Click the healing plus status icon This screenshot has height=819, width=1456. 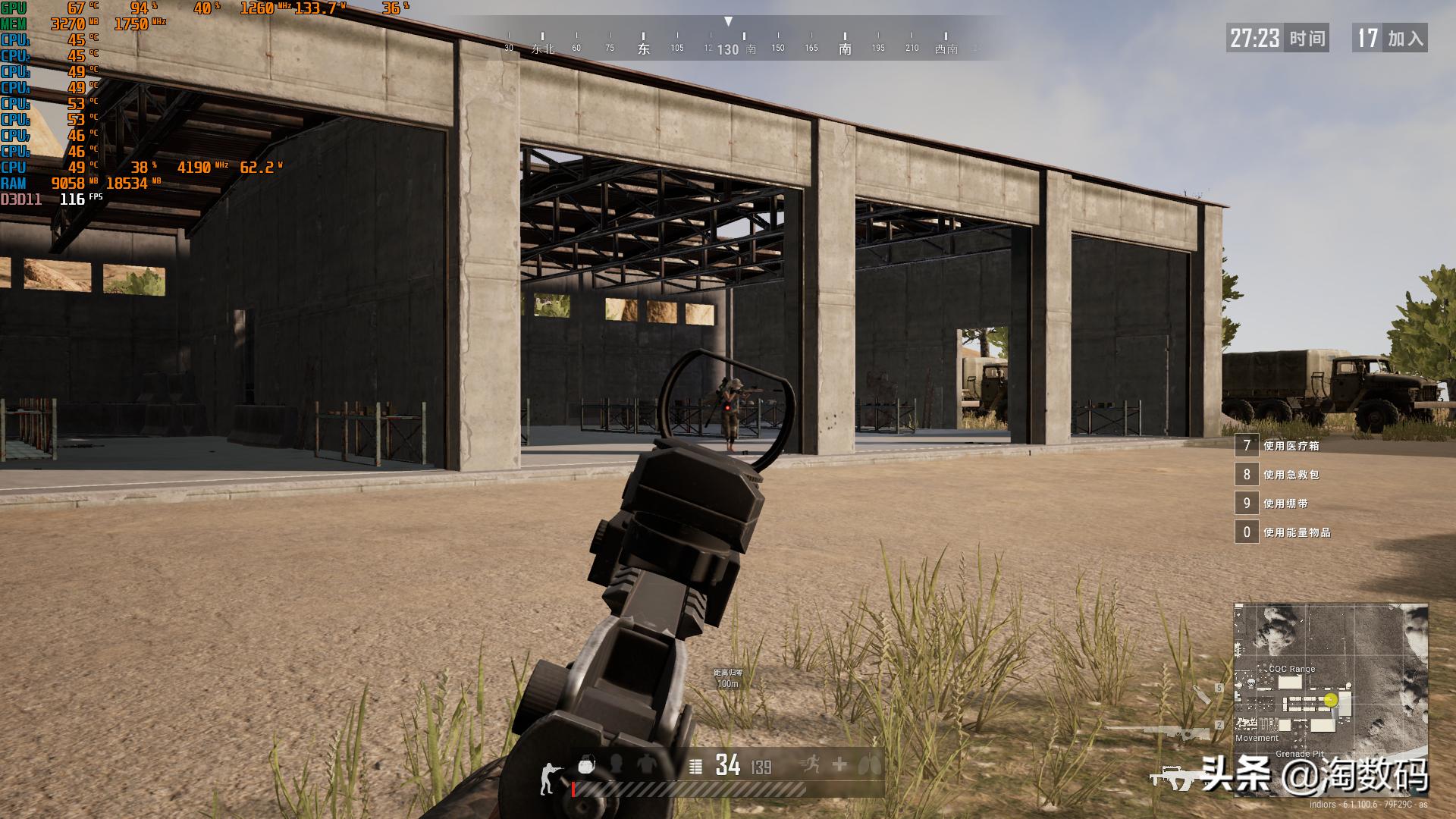(839, 765)
